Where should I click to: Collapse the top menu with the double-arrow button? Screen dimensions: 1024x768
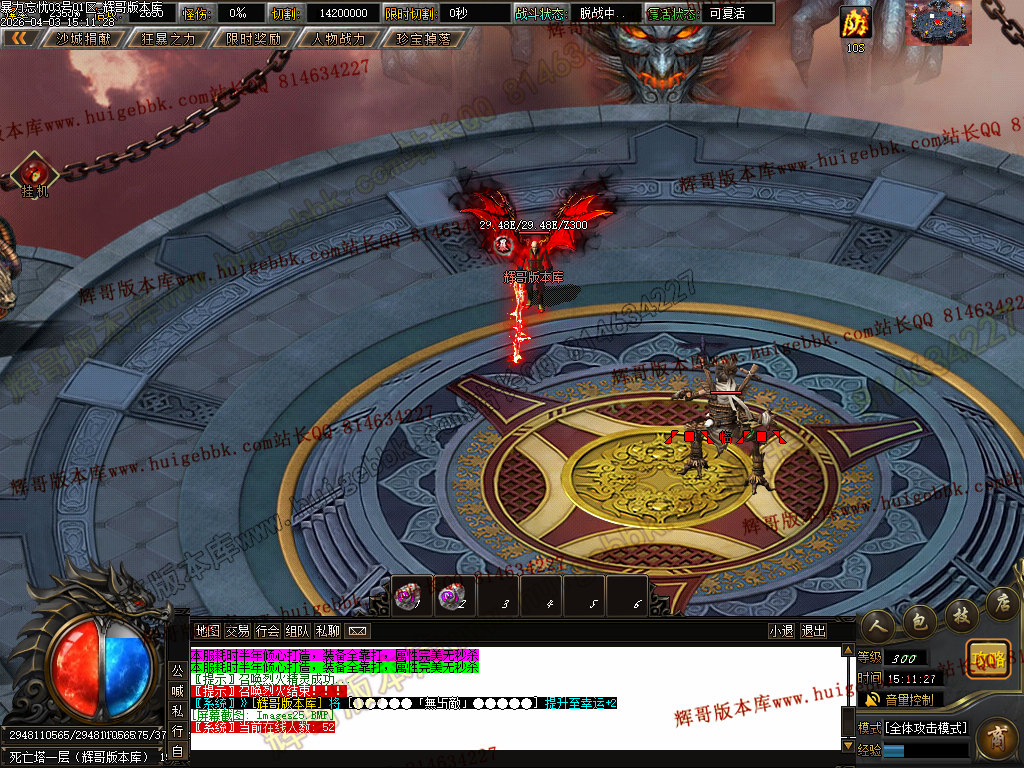(x=19, y=39)
